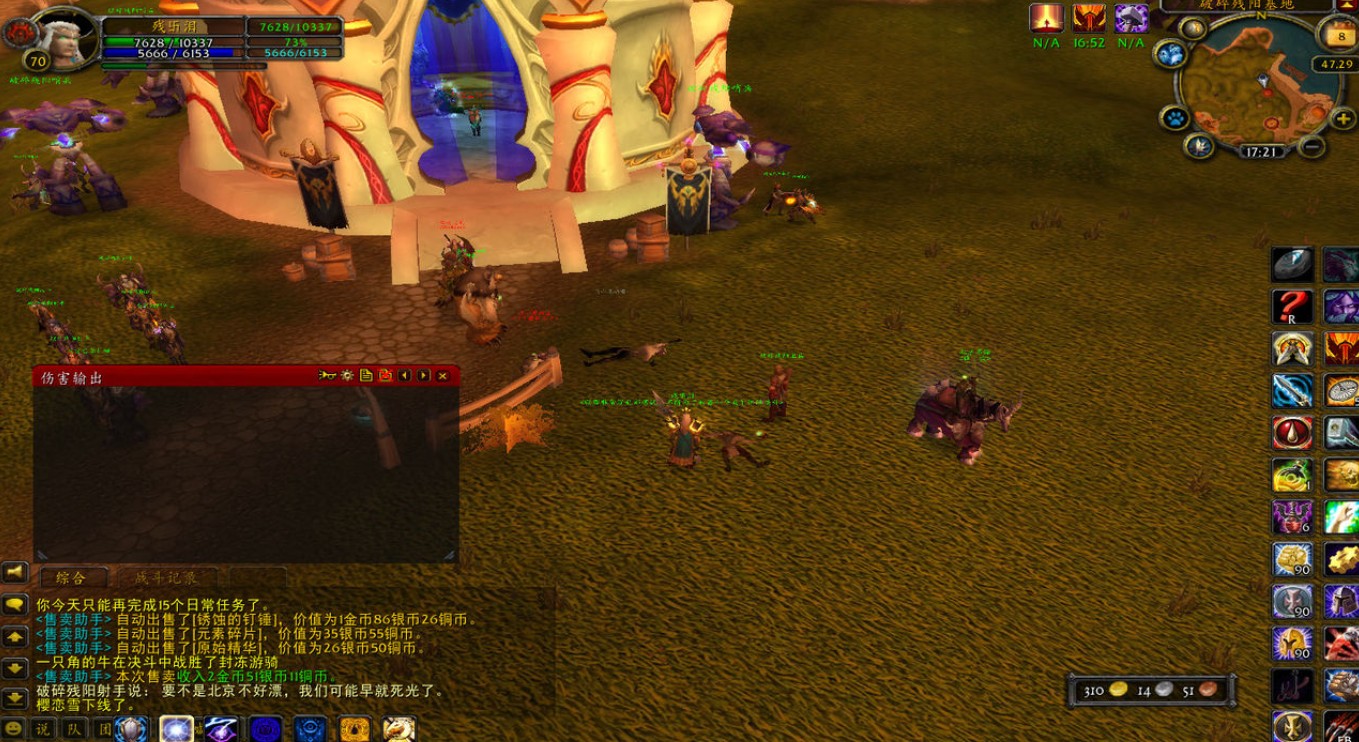Activate the red question mark ability

(1292, 307)
